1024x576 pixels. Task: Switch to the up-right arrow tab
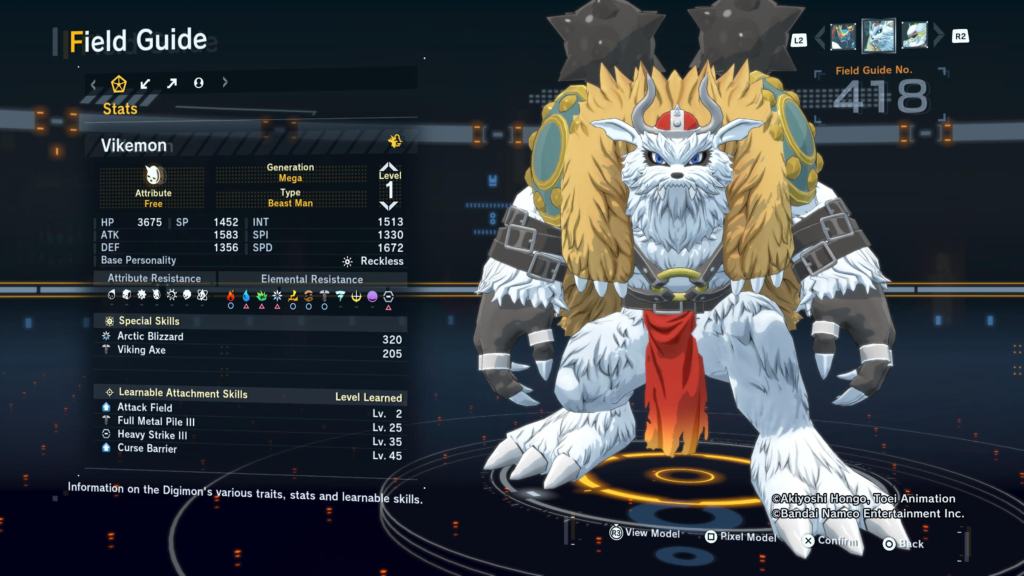[172, 83]
